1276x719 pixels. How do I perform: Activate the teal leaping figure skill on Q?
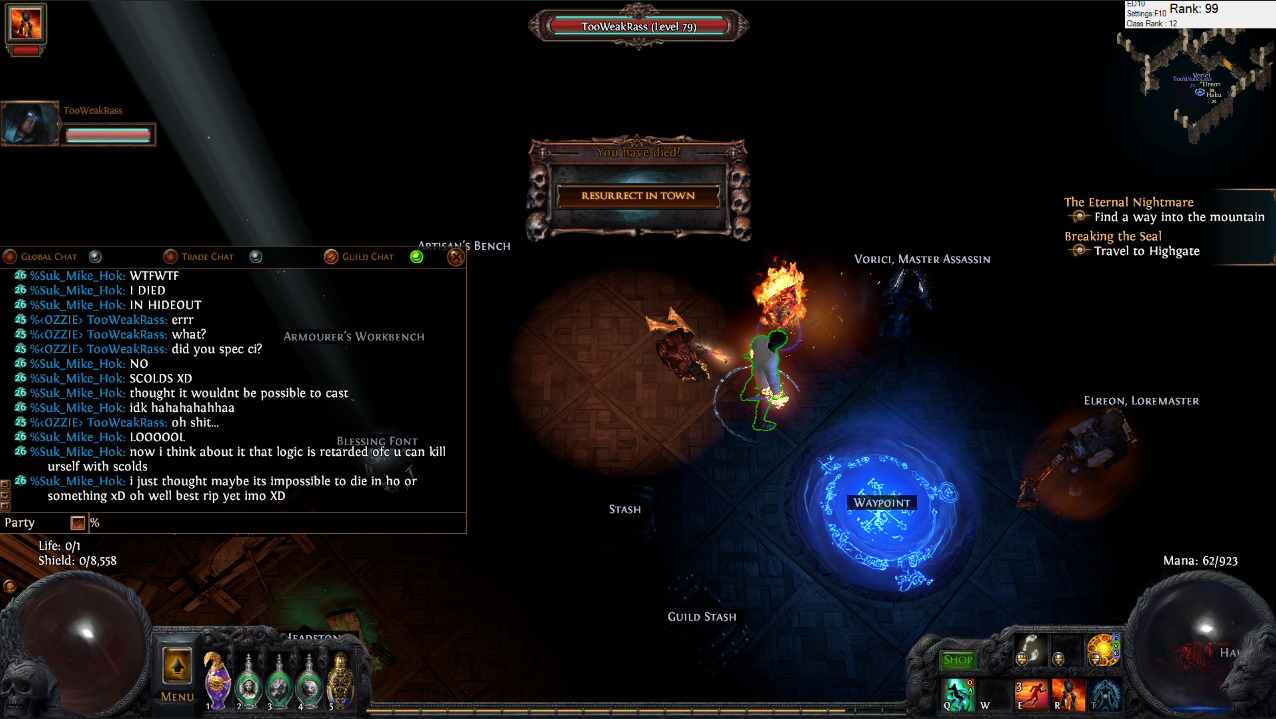tap(958, 694)
